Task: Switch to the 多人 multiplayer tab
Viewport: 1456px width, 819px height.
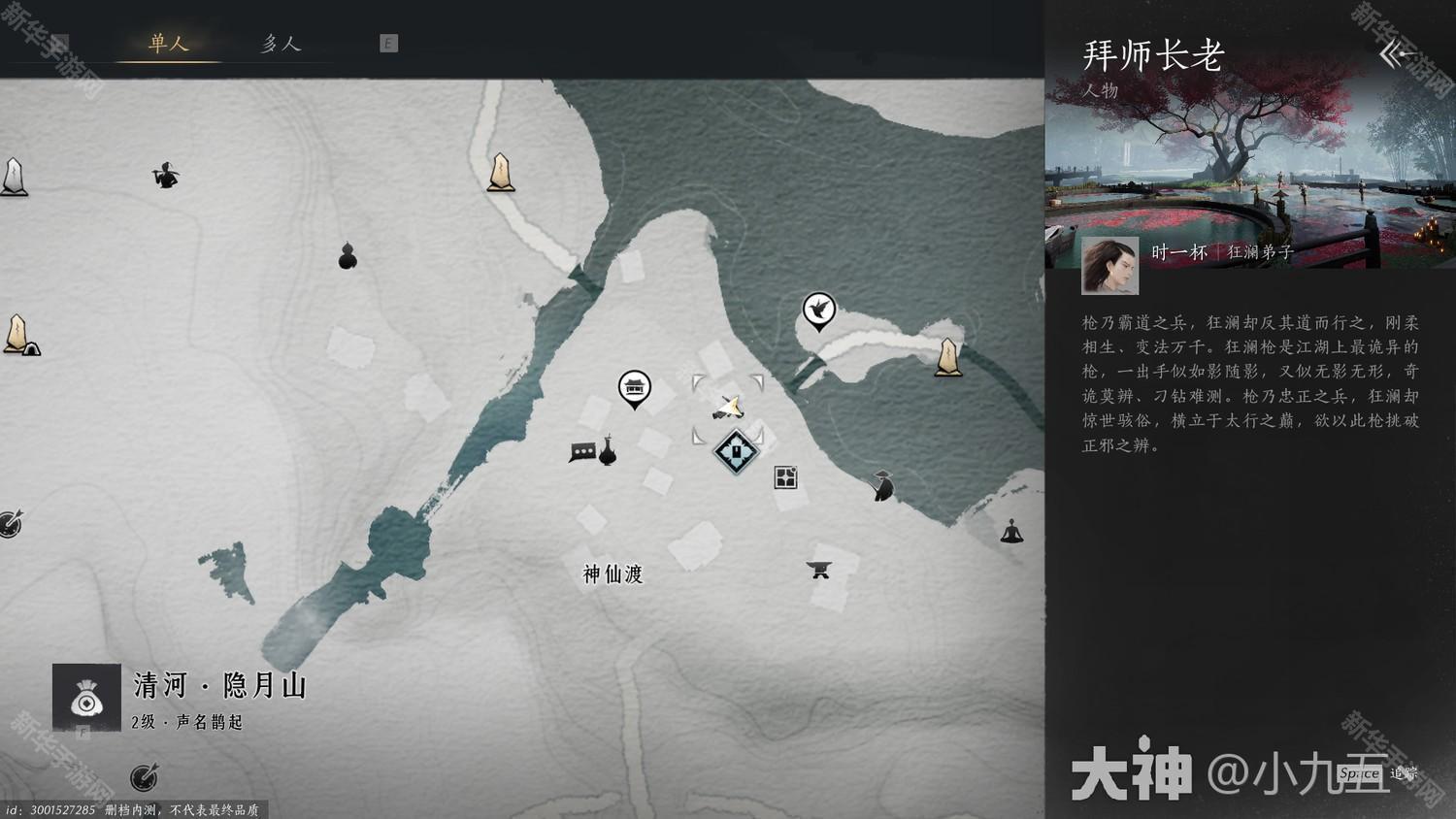Action: 280,43
